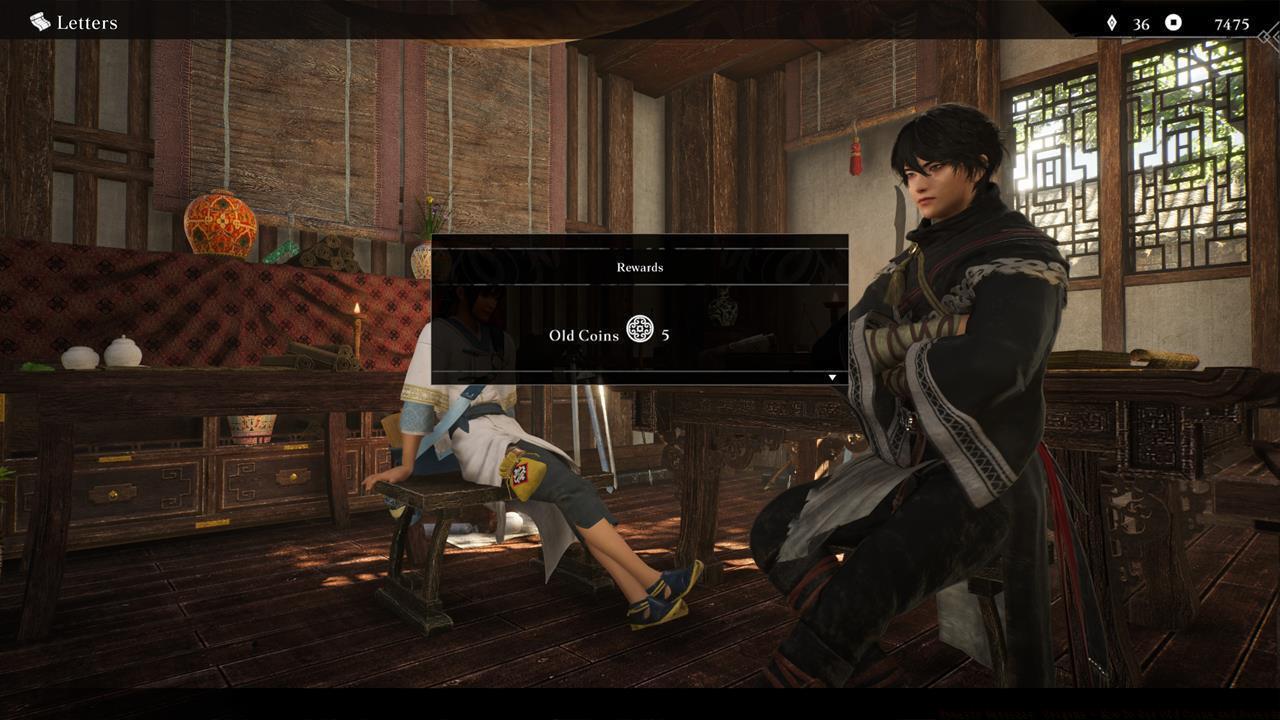Click the Rewards popup's down arrow to continue
The height and width of the screenshot is (720, 1280).
832,378
